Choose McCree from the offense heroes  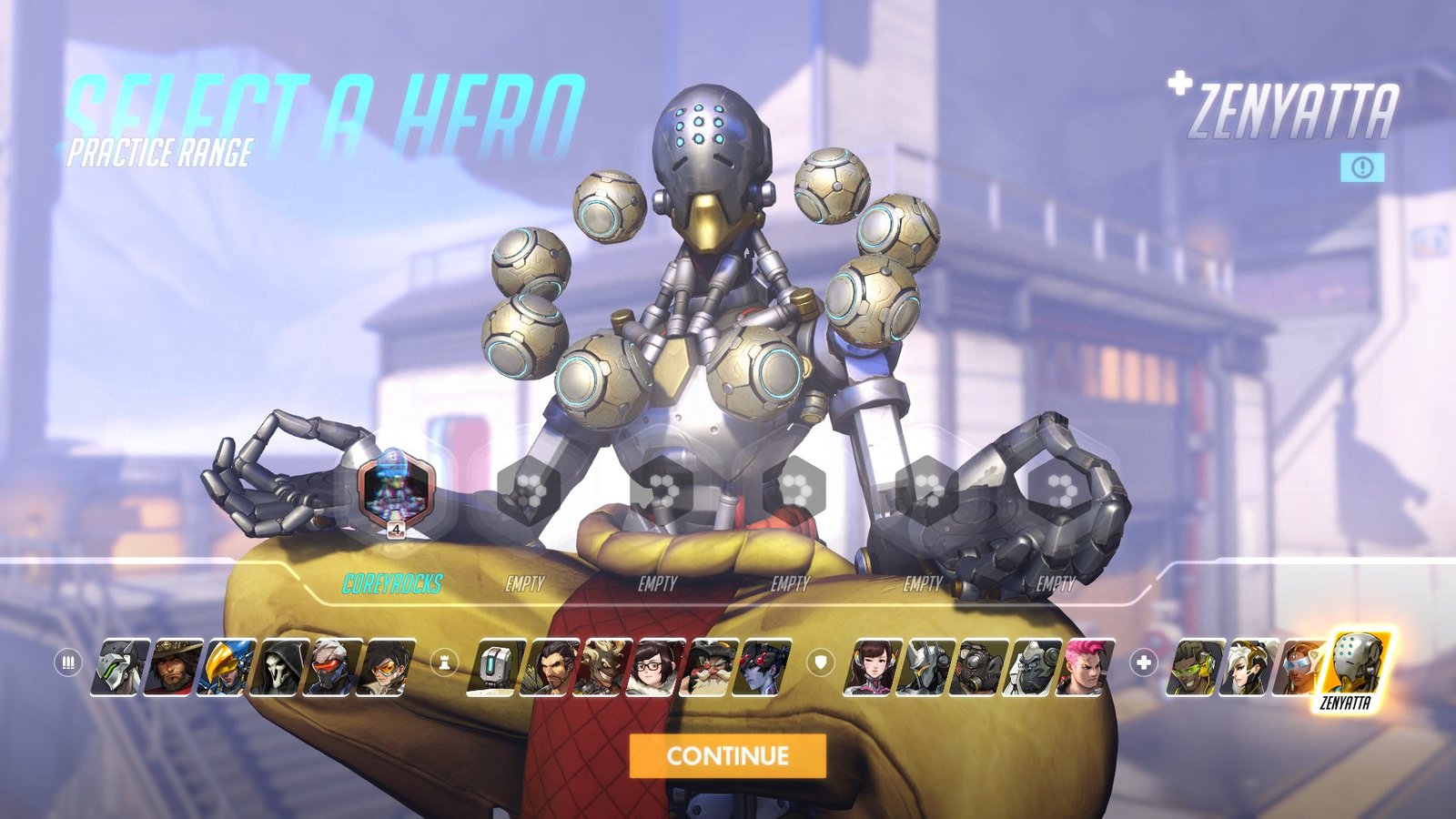174,667
